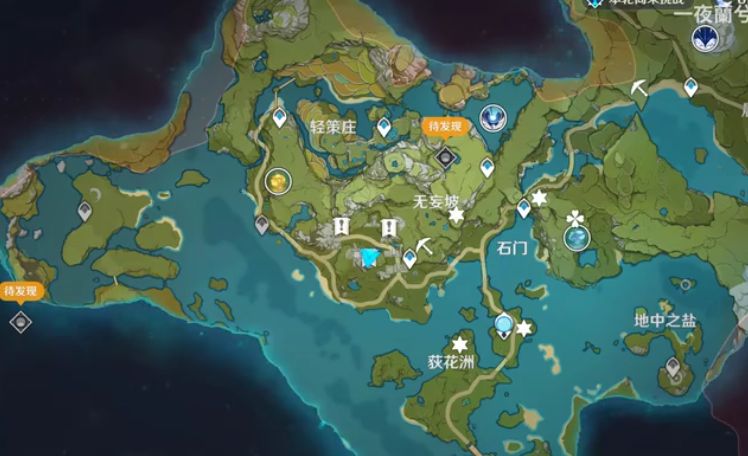Viewport: 748px width, 456px height.
Task: Select the star pin next to 无妄坡
Action: coord(456,215)
